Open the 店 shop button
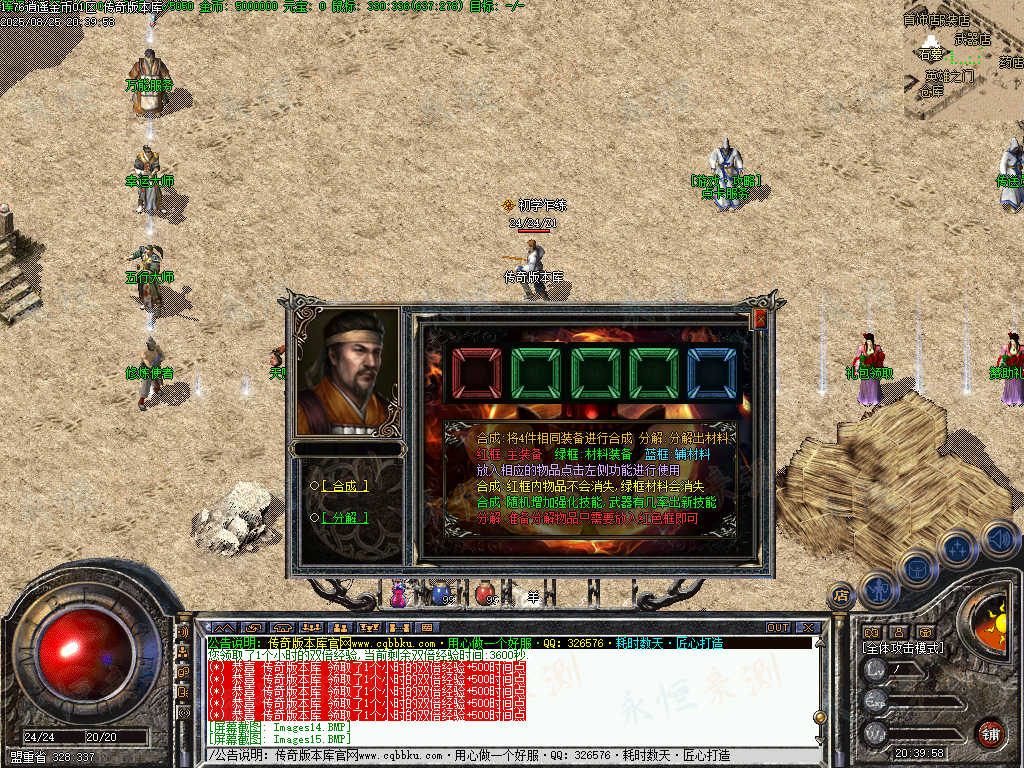This screenshot has height=768, width=1024. [842, 594]
